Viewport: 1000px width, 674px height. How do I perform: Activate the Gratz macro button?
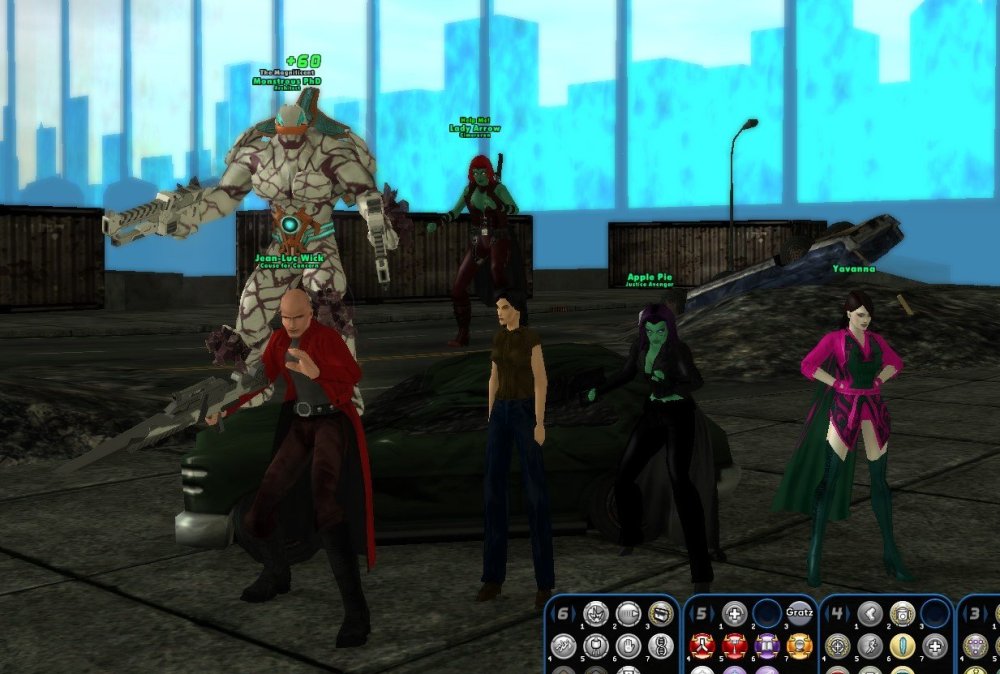tap(799, 613)
